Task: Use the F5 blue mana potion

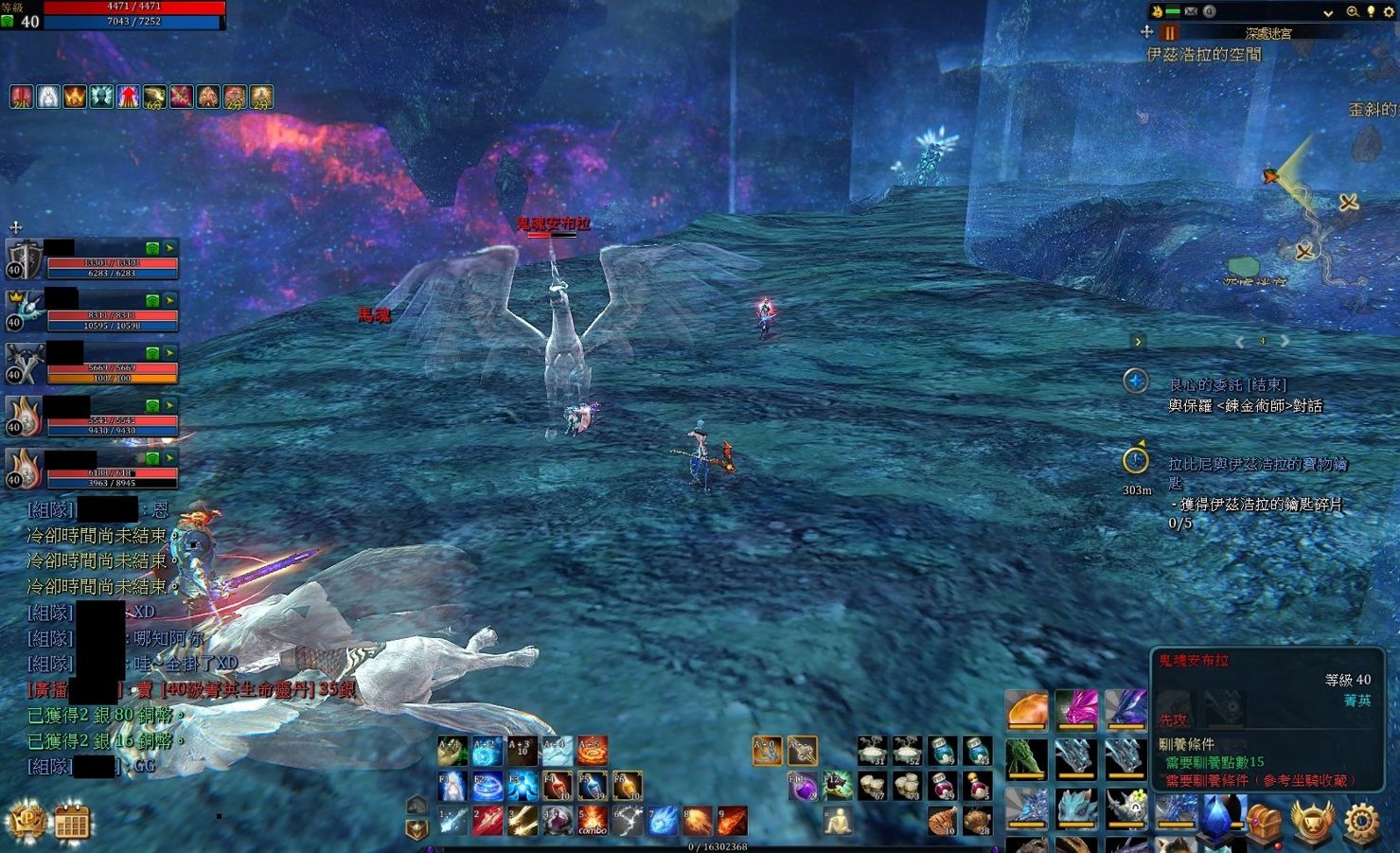Action: click(x=593, y=786)
